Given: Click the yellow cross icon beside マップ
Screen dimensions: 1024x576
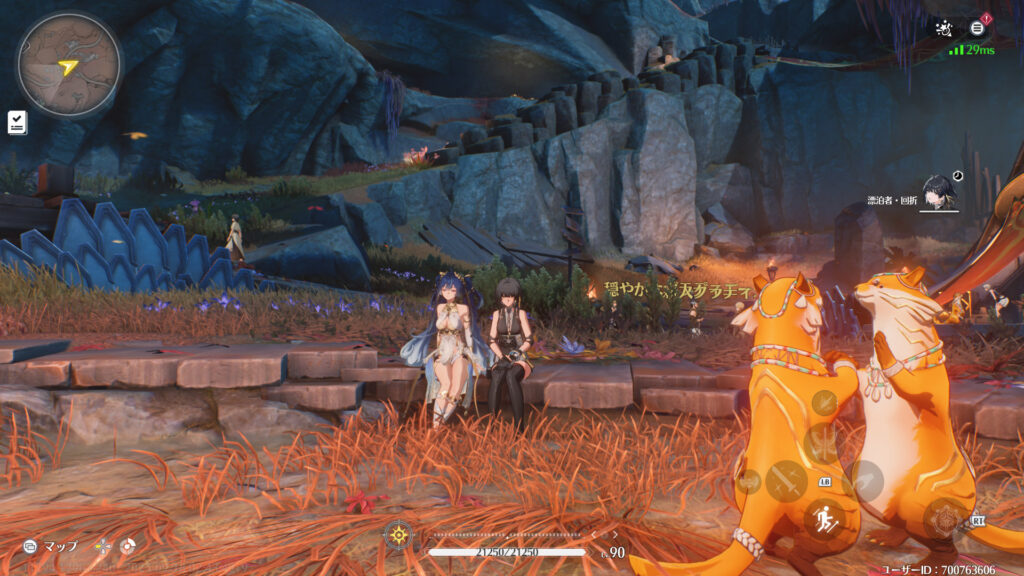Looking at the screenshot, I should coord(101,547).
